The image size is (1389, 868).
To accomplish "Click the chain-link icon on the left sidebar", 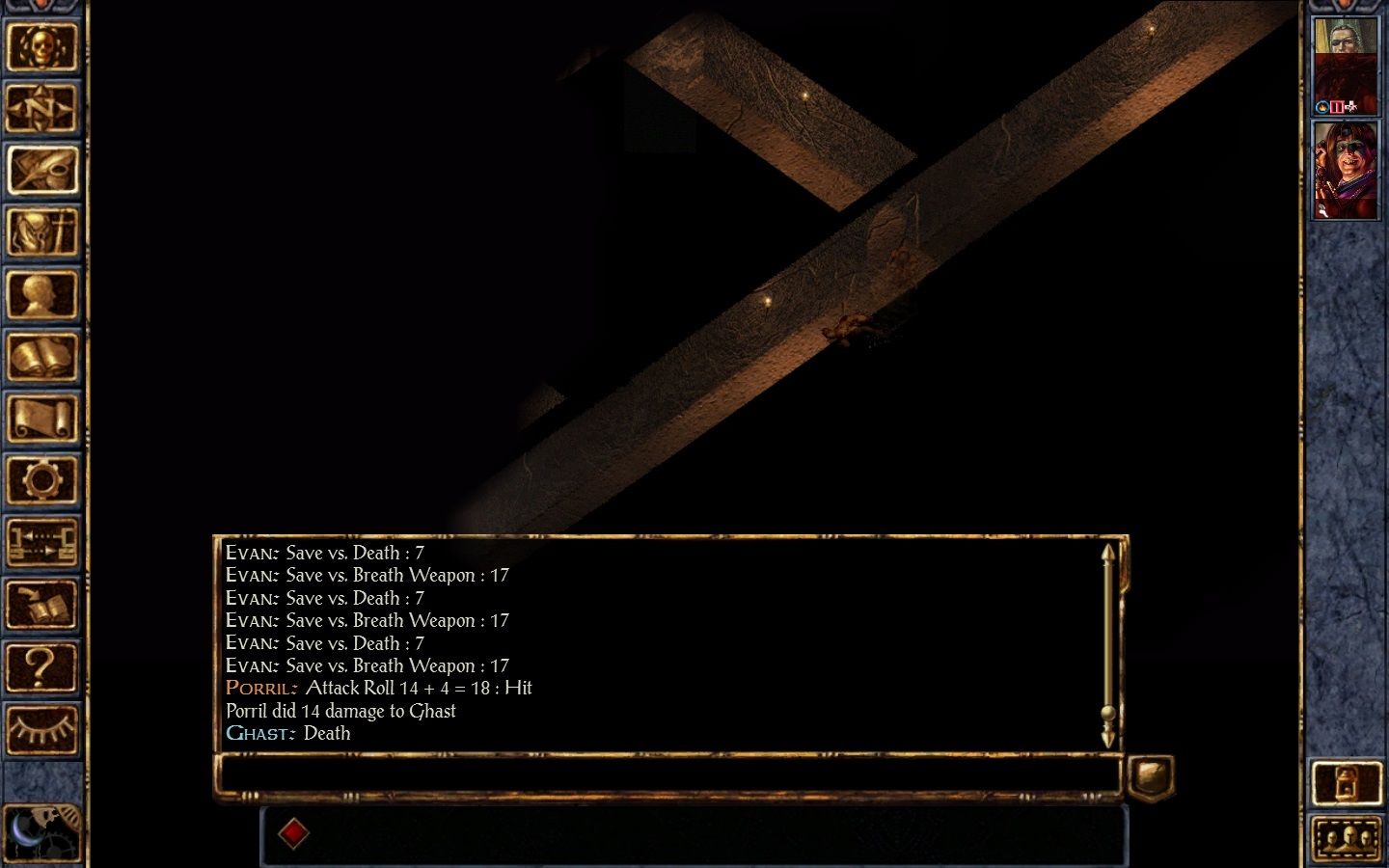I will click(x=44, y=542).
